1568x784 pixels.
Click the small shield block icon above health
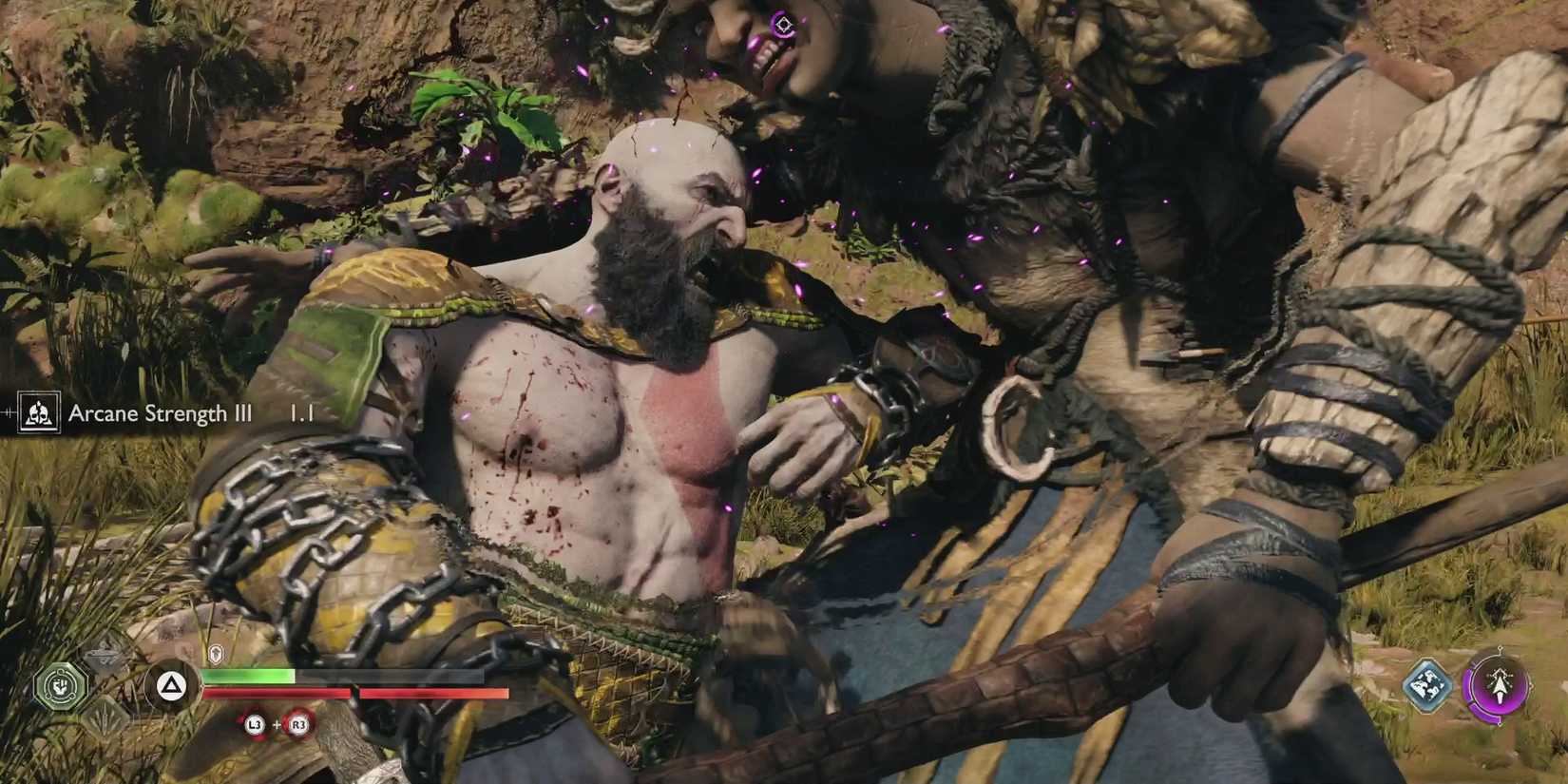pos(215,654)
